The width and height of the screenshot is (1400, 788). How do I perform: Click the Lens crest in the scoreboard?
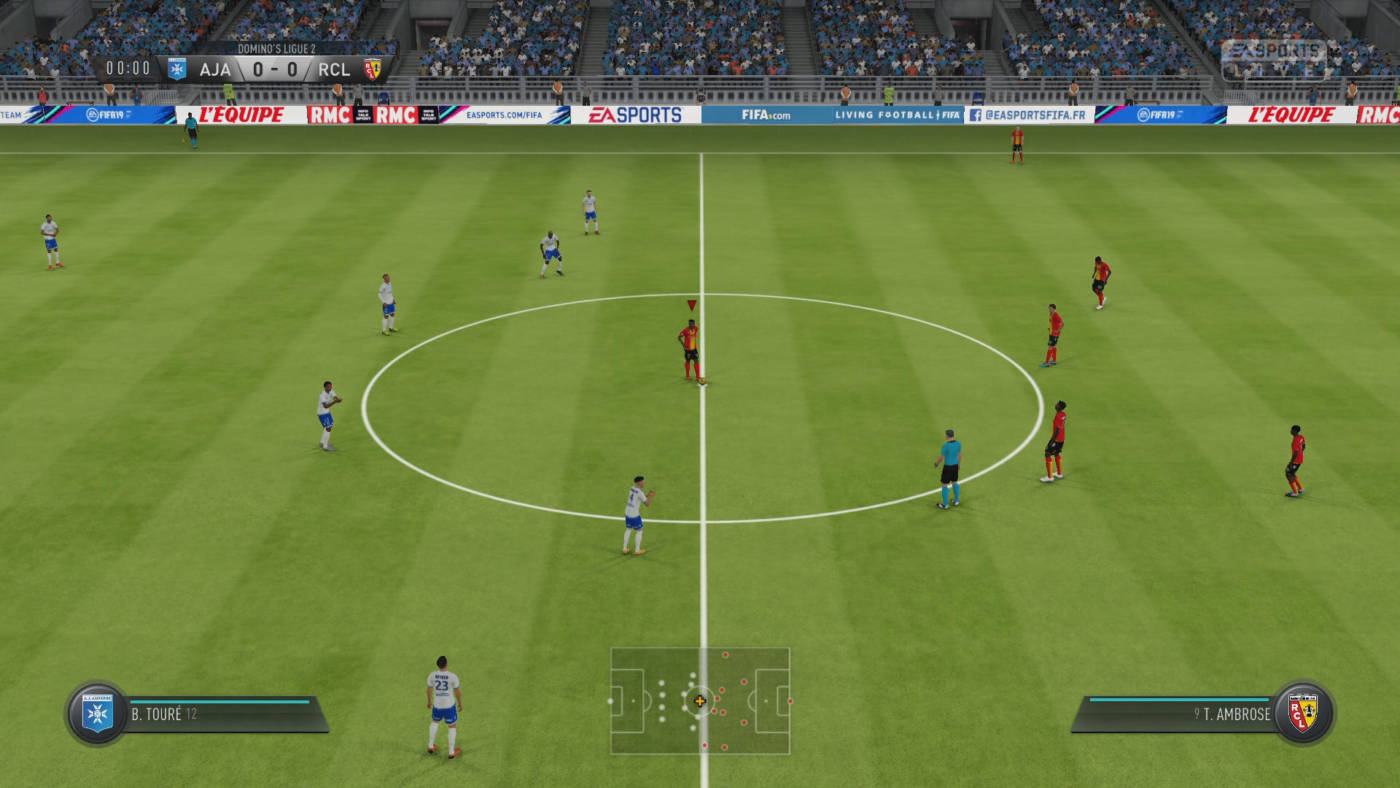pos(372,69)
